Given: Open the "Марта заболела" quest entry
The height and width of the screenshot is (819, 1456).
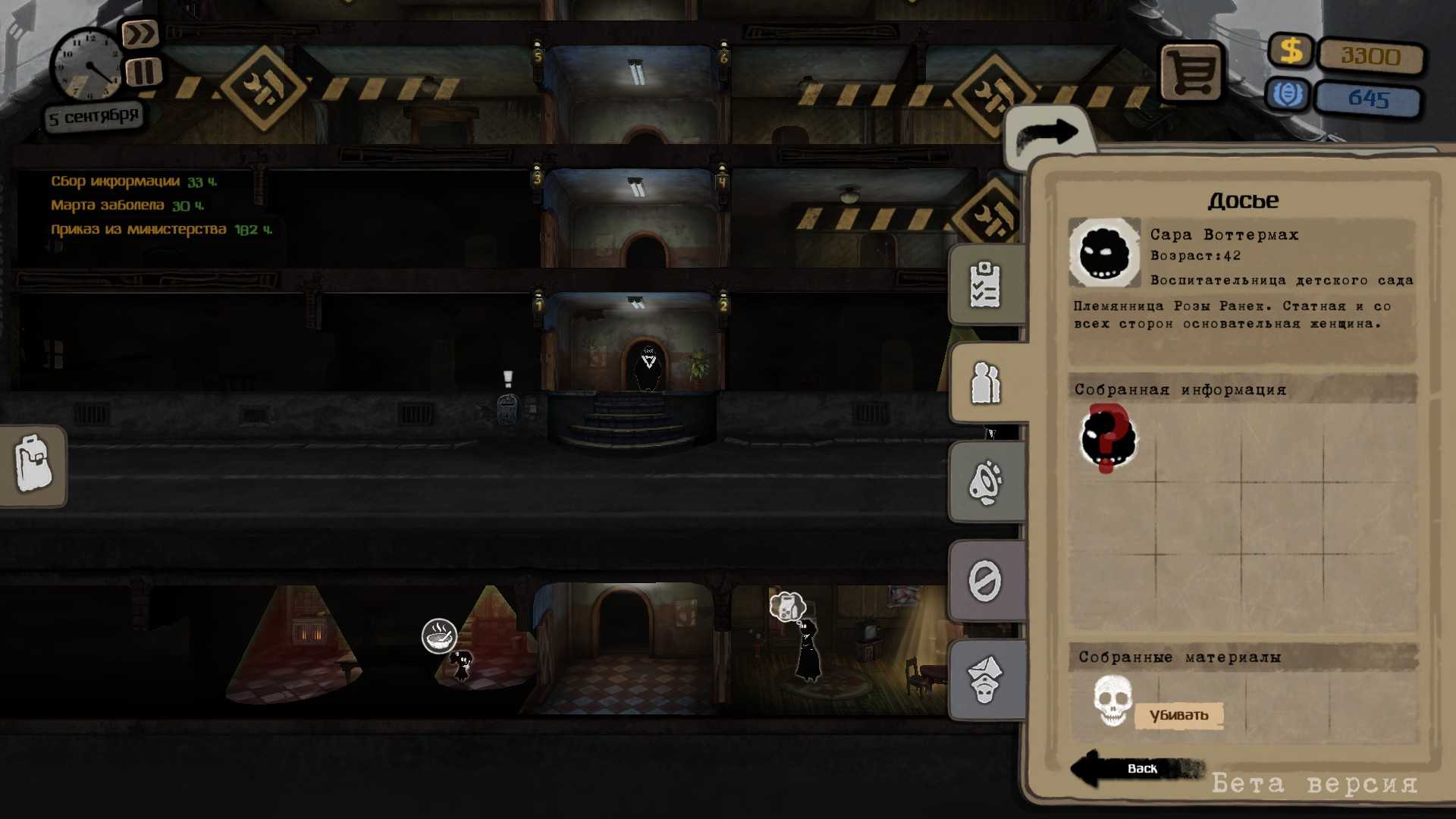Looking at the screenshot, I should pos(108,206).
